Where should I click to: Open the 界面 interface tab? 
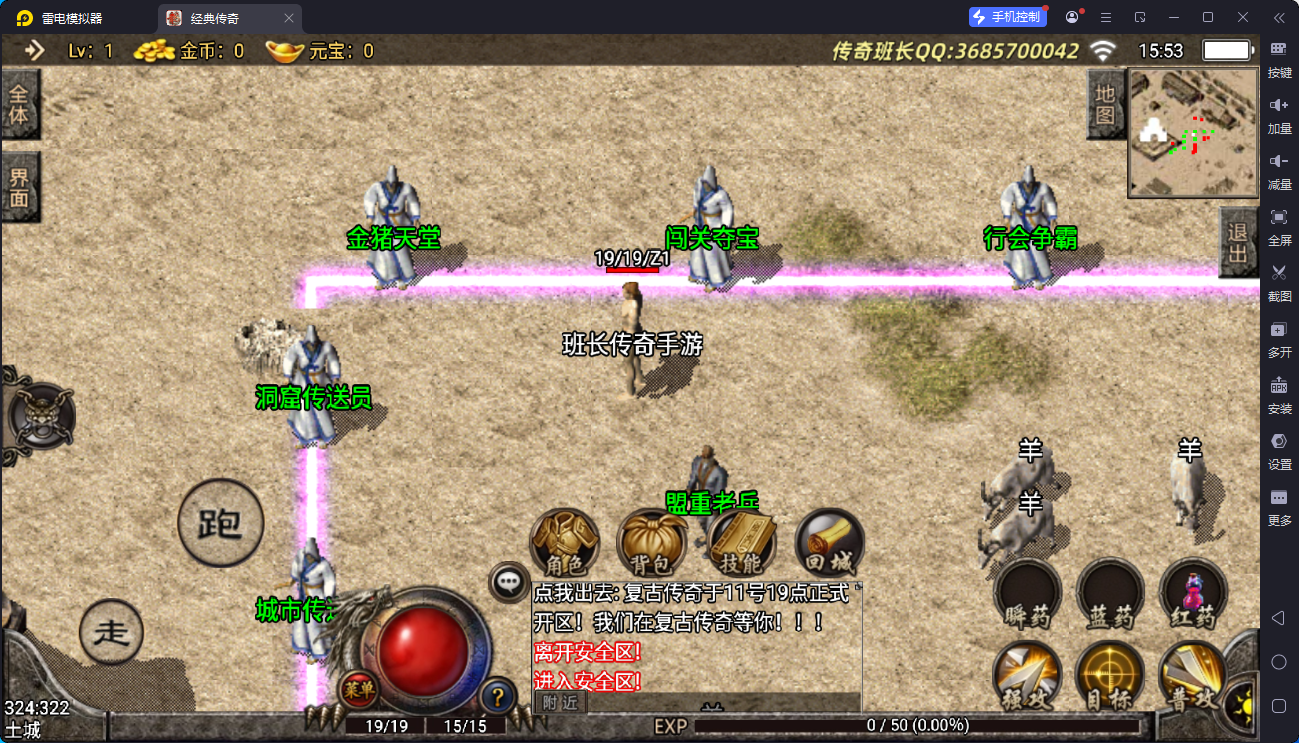coord(20,187)
